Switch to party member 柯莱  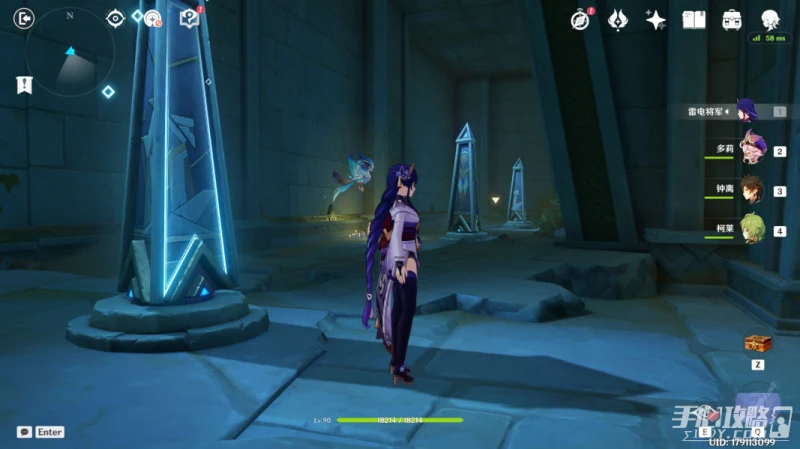pos(752,229)
